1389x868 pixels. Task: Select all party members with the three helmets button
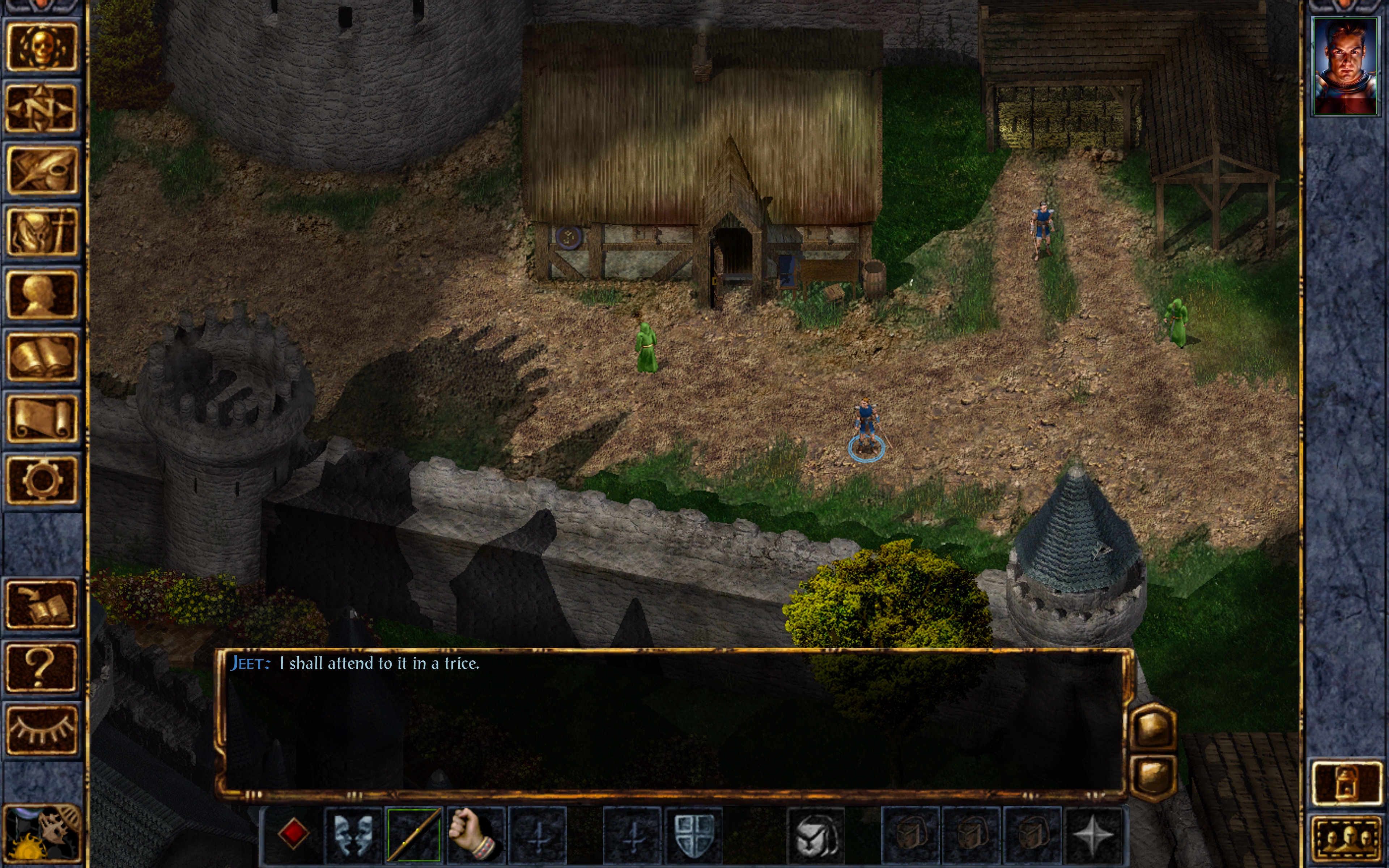point(1346,838)
